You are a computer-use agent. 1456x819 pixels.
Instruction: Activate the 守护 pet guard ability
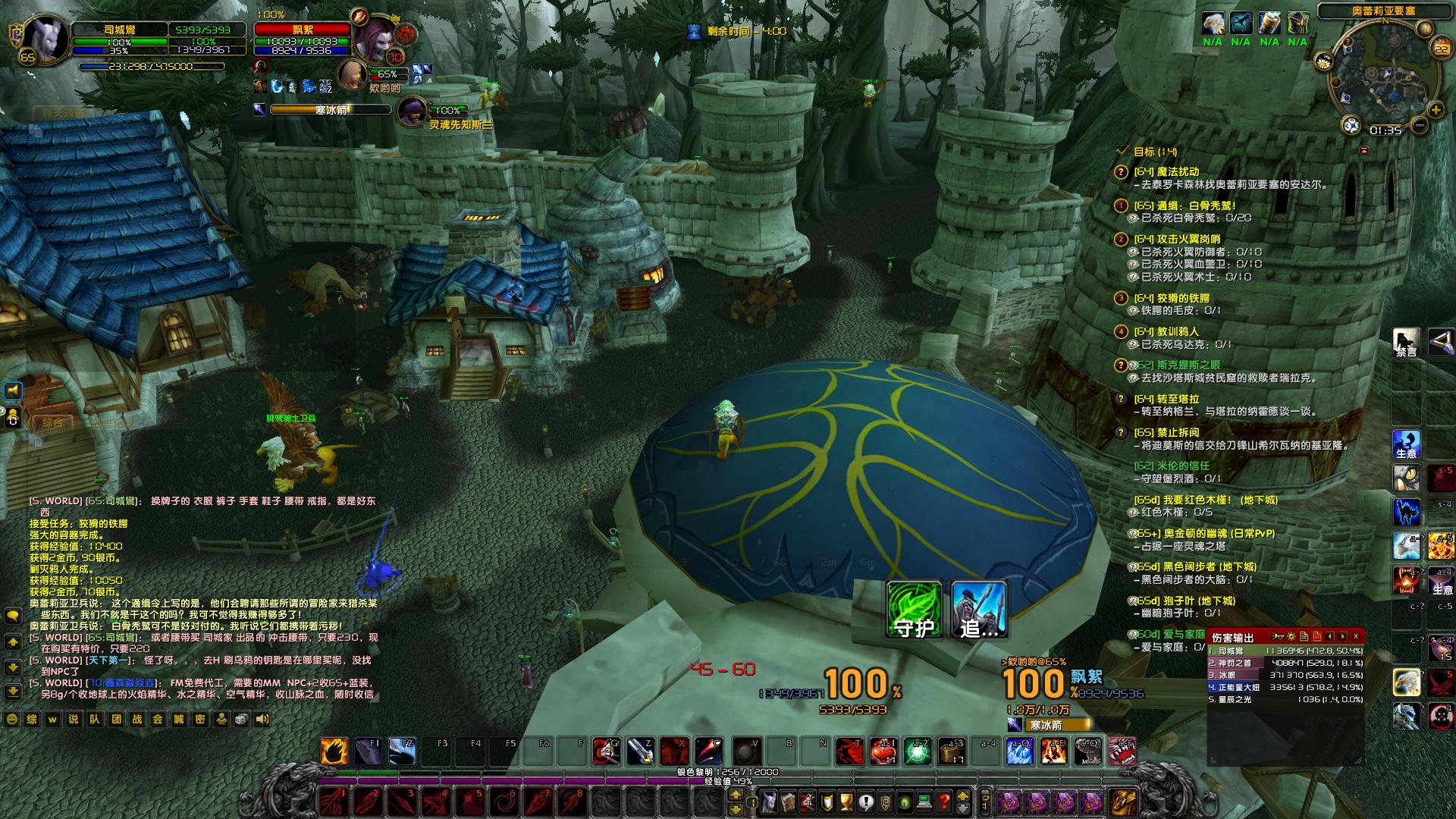914,609
